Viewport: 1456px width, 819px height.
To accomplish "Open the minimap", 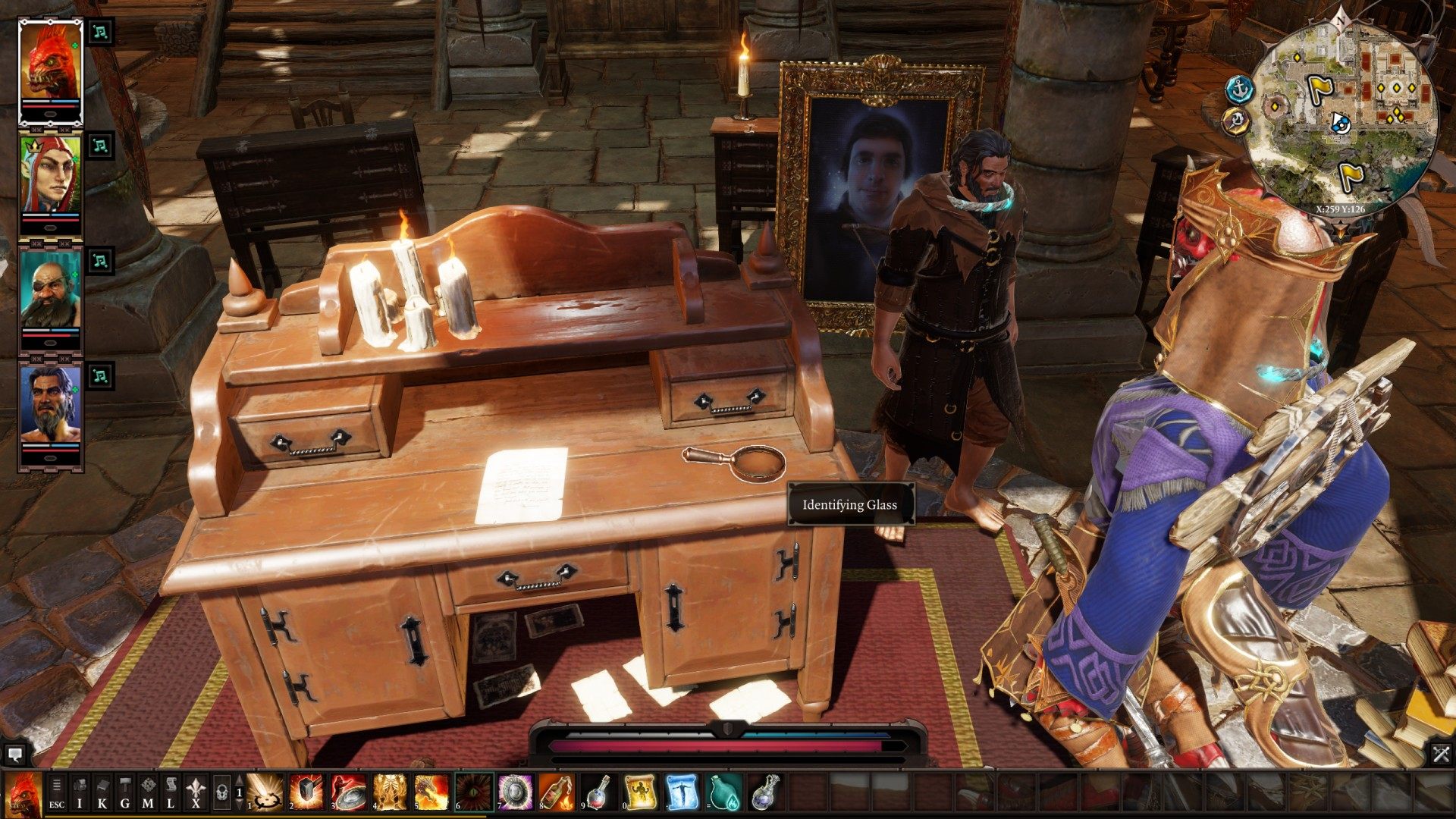I will coord(1343,115).
